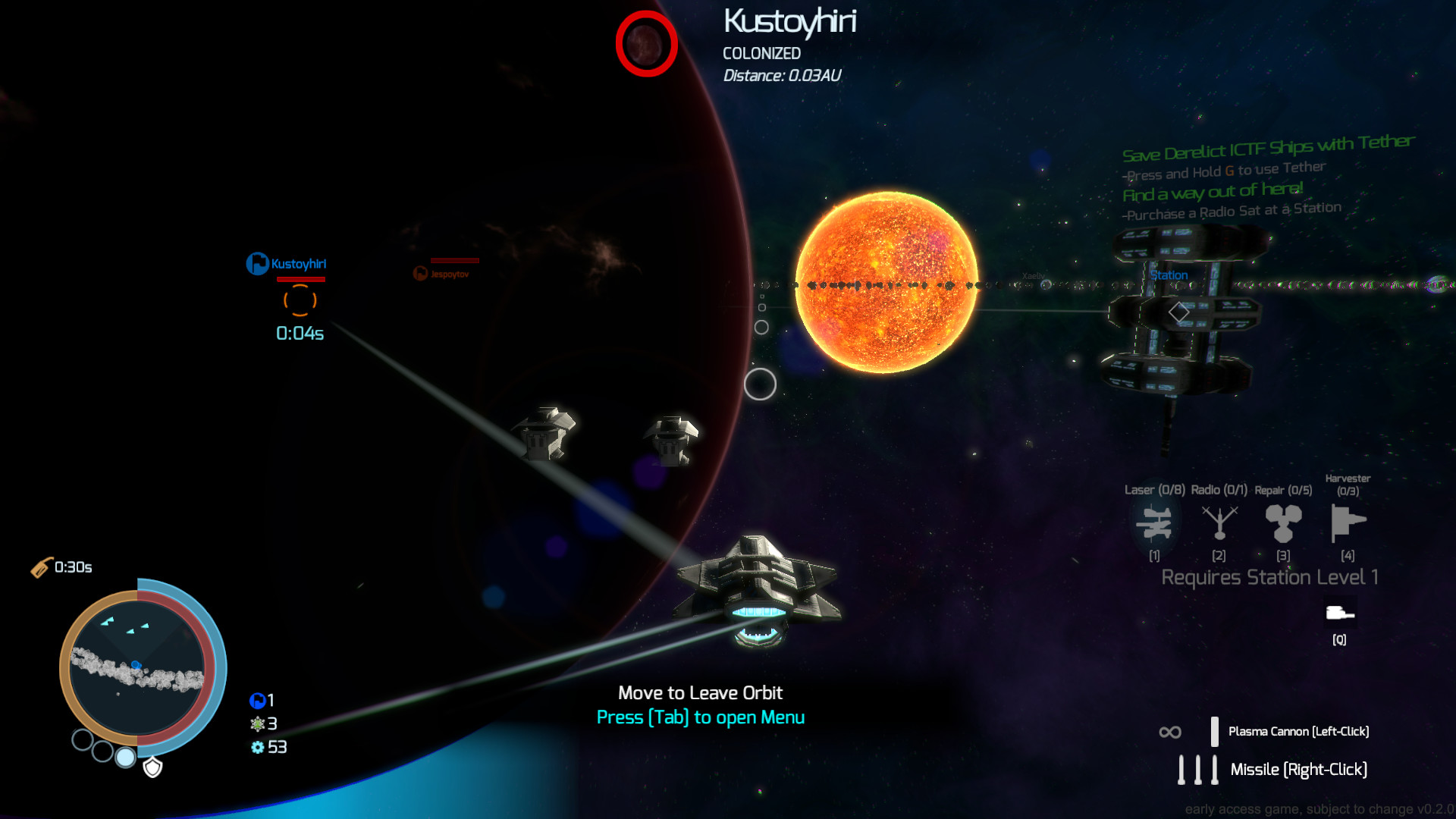The height and width of the screenshot is (819, 1456).
Task: Click the blue Station label near the space station
Action: [1168, 275]
